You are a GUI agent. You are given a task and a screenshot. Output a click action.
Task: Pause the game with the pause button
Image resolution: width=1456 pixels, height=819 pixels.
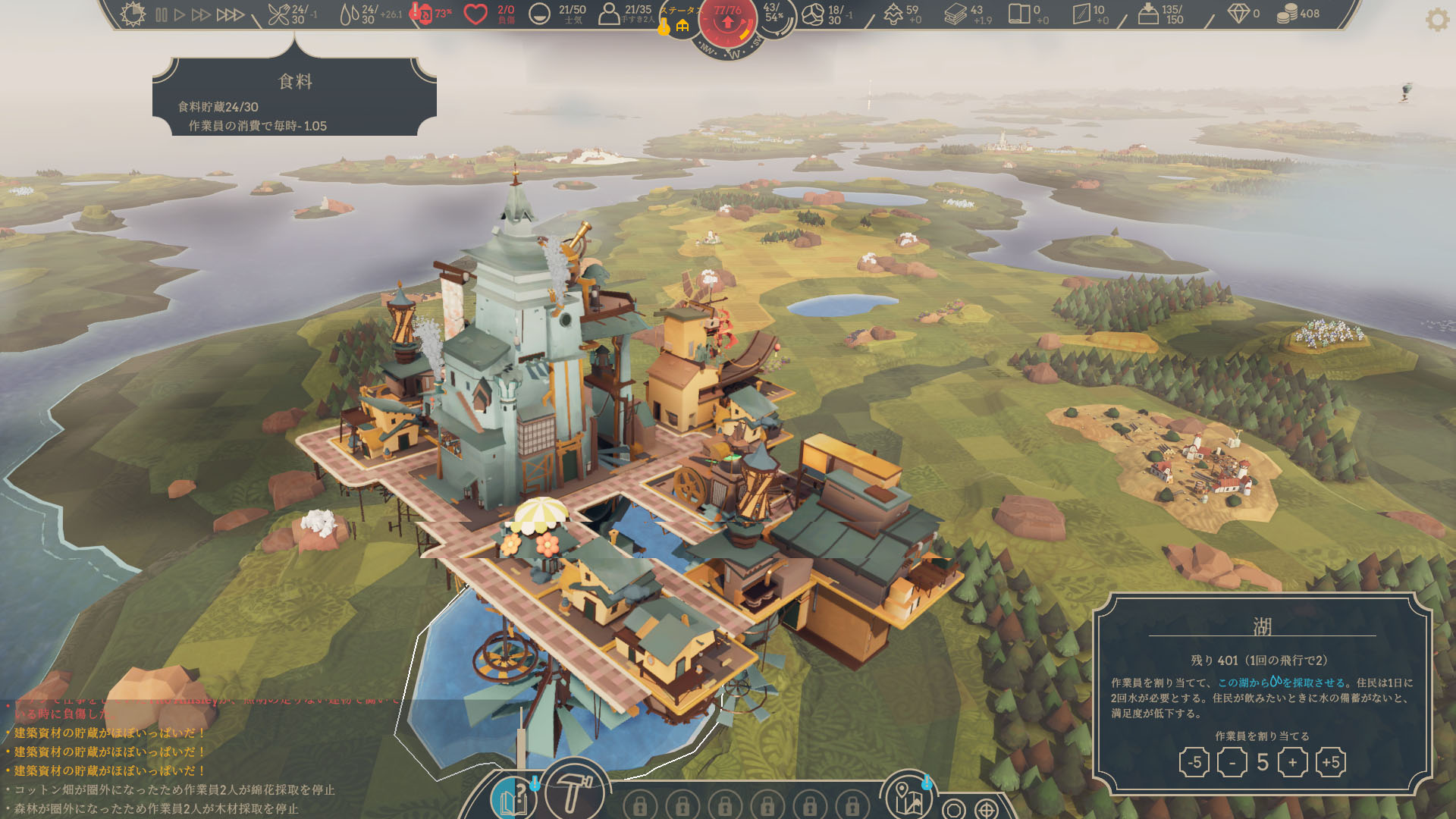point(161,14)
